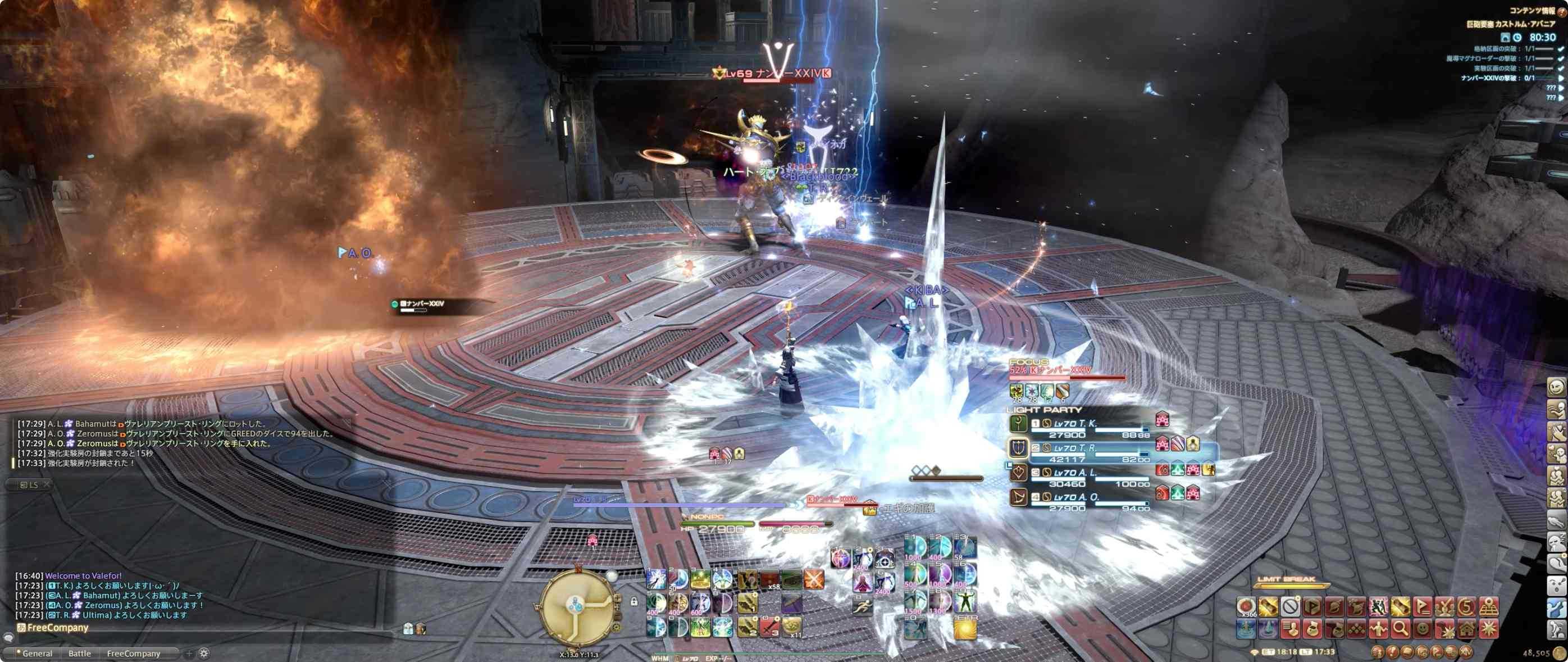Open the XIV system menu button
The width and height of the screenshot is (1568, 662).
(1466, 652)
